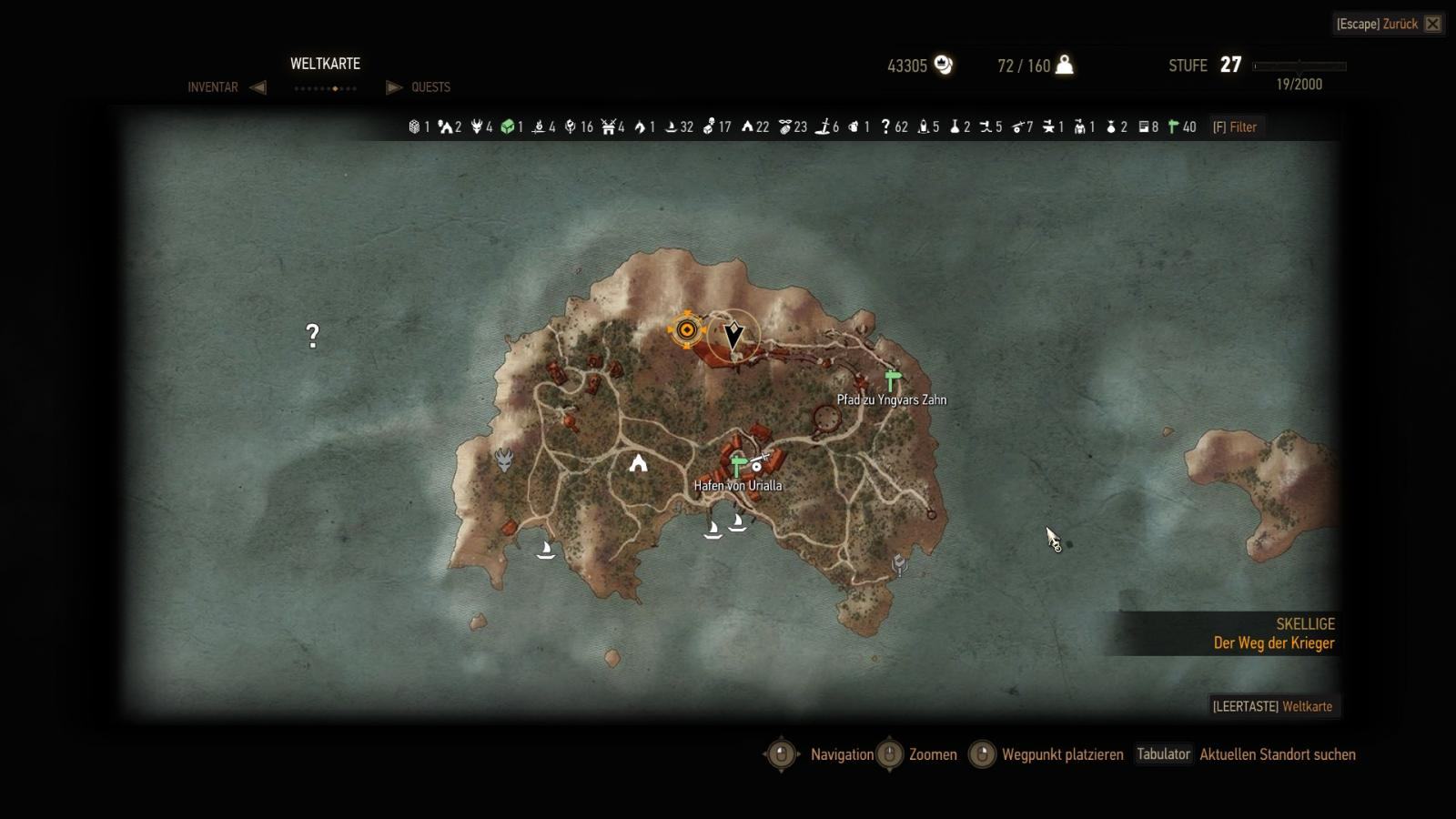Select the grey monster head marker
The height and width of the screenshot is (819, 1456).
coord(503,460)
